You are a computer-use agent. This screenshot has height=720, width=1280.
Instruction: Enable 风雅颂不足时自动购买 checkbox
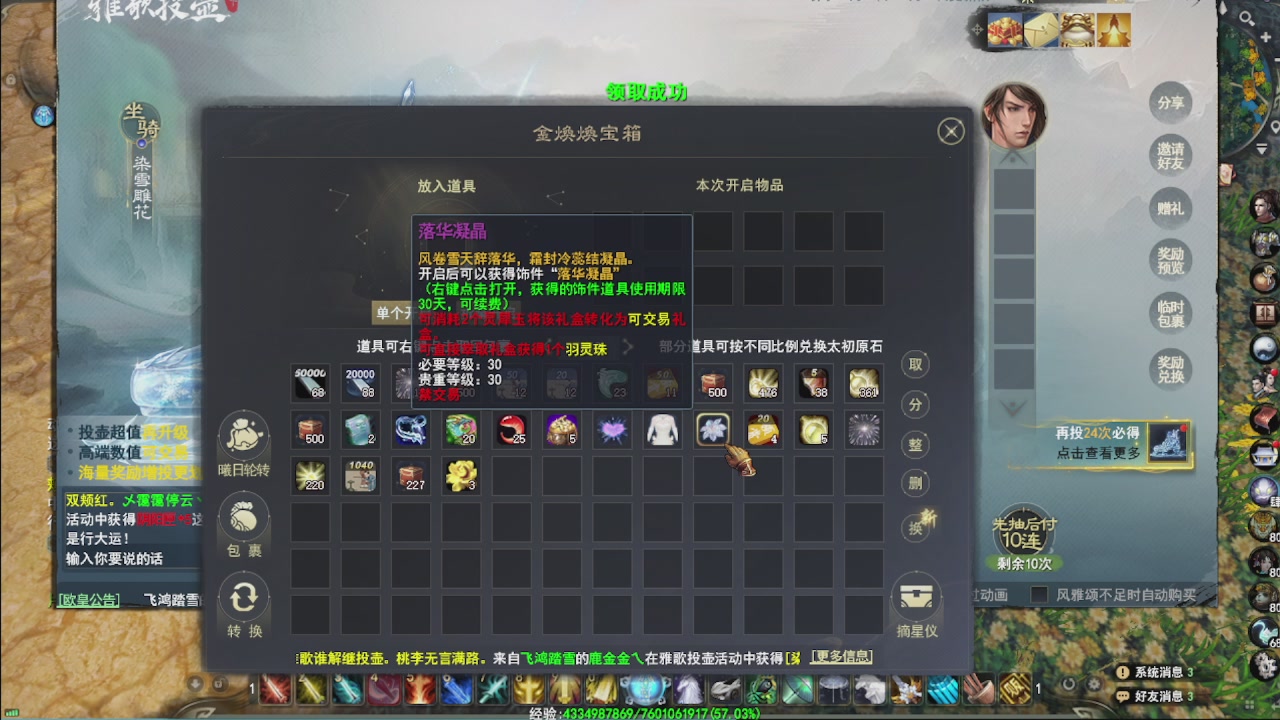1040,593
